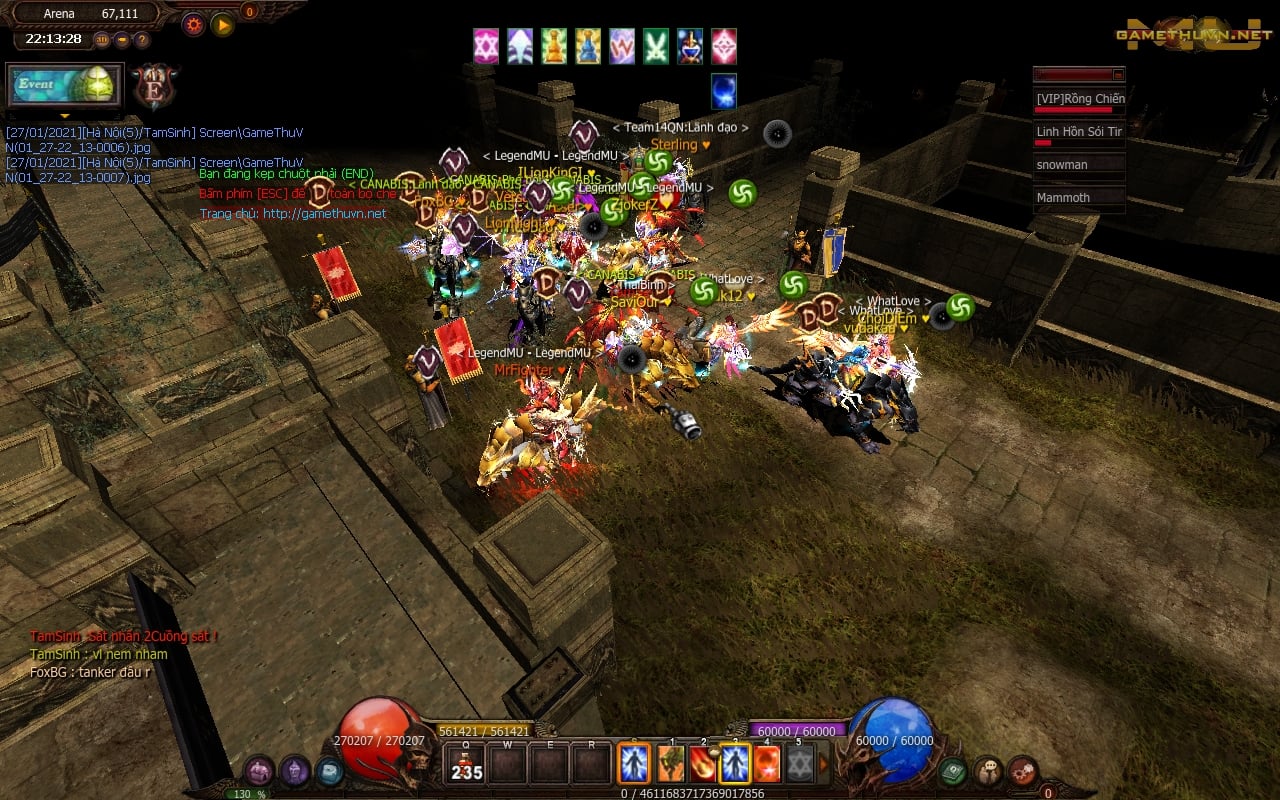Activate the fire meteor skill icon
Viewport: 1280px width, 800px height.
[702, 765]
